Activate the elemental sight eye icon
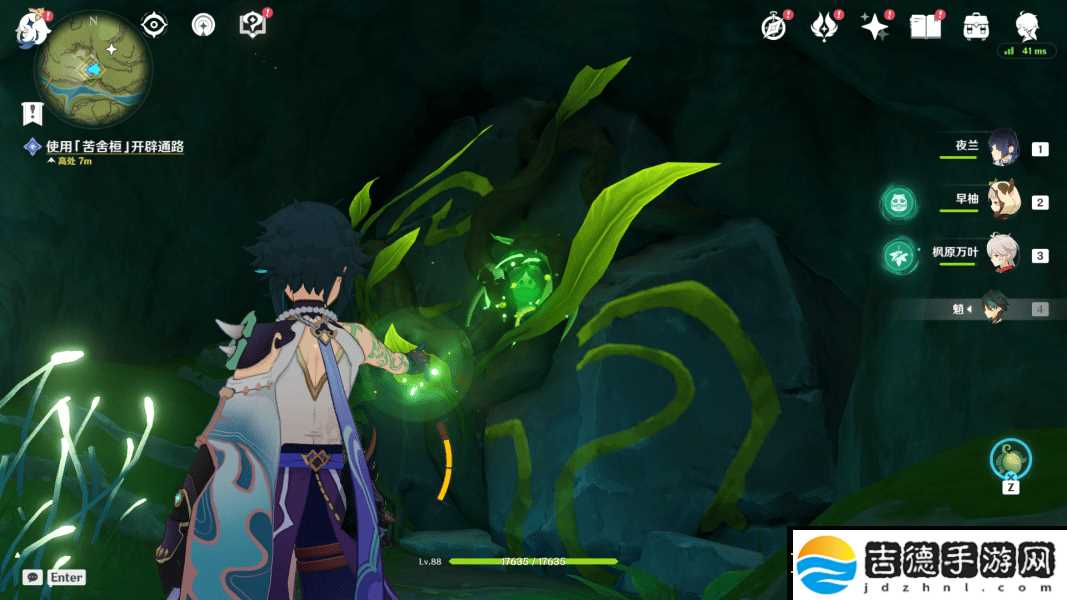The width and height of the screenshot is (1067, 600). 154,24
